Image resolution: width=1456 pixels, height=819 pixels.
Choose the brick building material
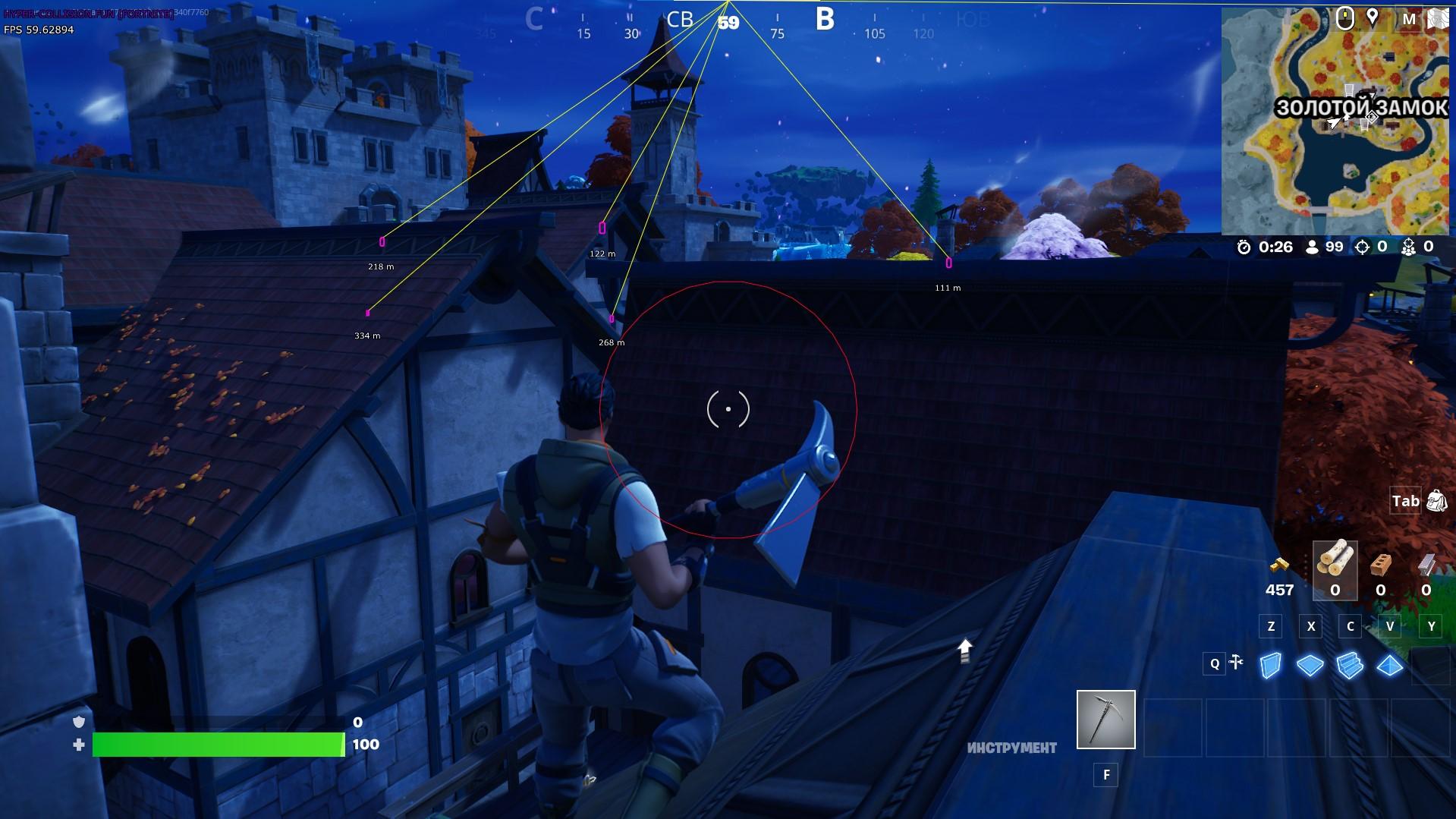tap(1380, 565)
